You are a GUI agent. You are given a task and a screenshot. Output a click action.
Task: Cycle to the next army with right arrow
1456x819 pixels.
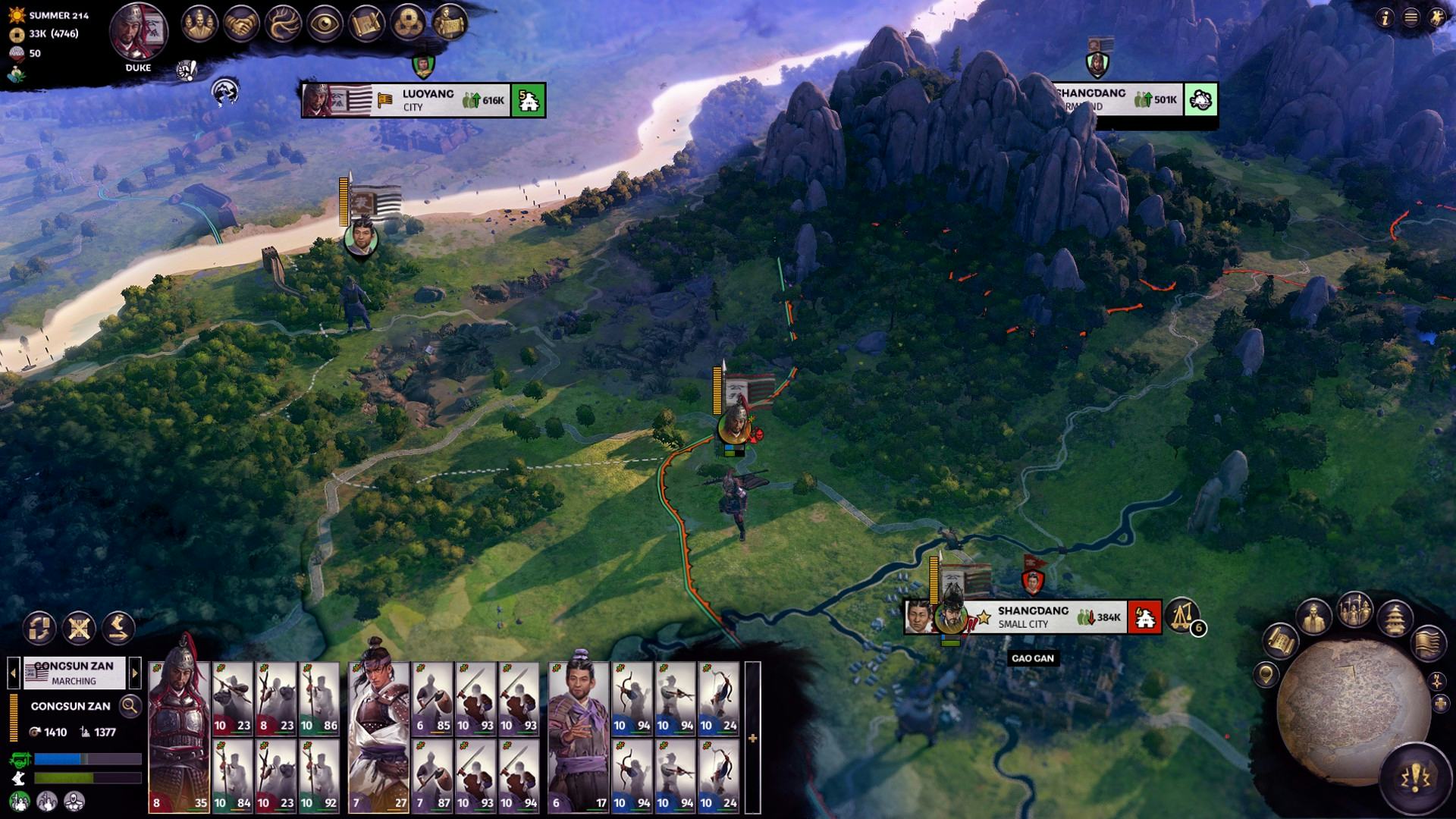click(135, 672)
